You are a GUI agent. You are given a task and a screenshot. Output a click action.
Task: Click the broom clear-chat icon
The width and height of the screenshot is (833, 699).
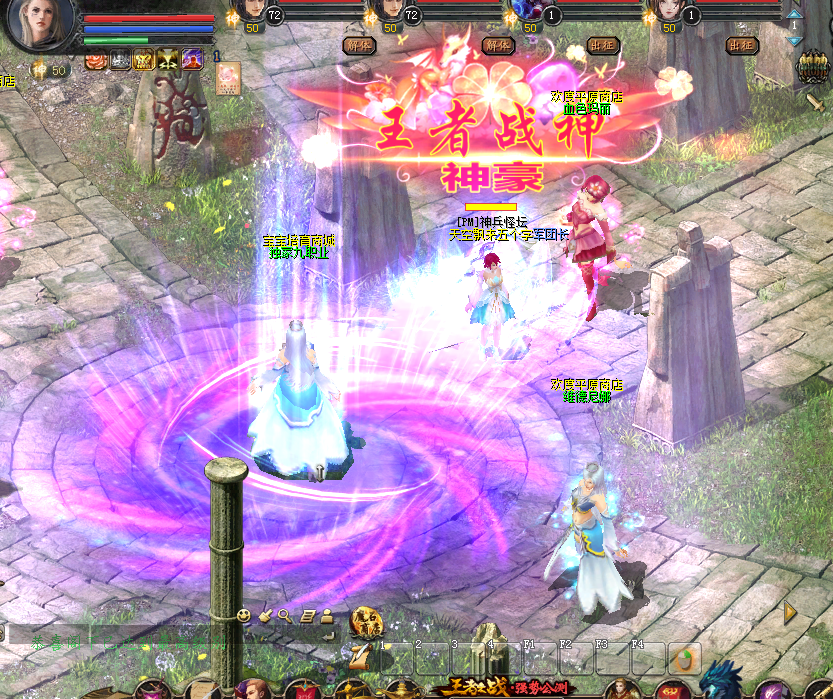(x=266, y=615)
